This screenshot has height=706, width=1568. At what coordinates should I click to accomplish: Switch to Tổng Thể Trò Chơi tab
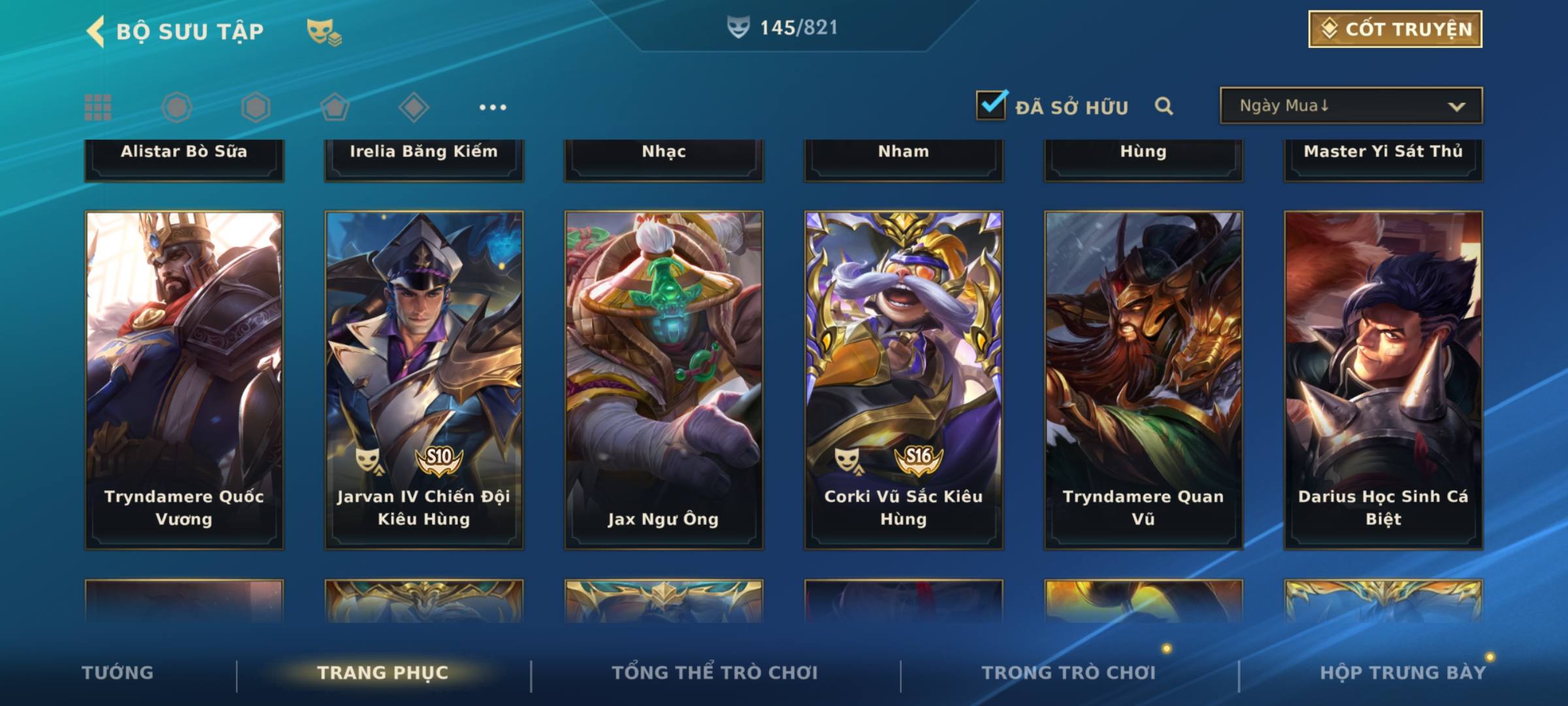715,673
